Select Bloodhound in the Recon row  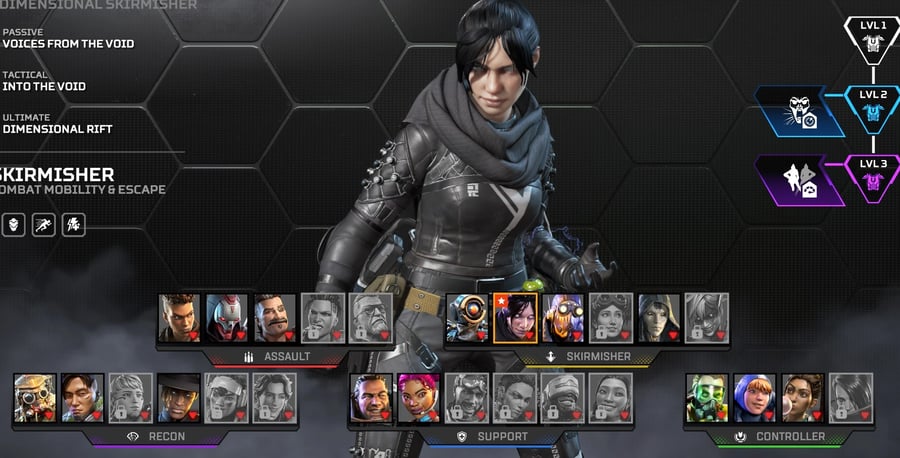[x=35, y=398]
